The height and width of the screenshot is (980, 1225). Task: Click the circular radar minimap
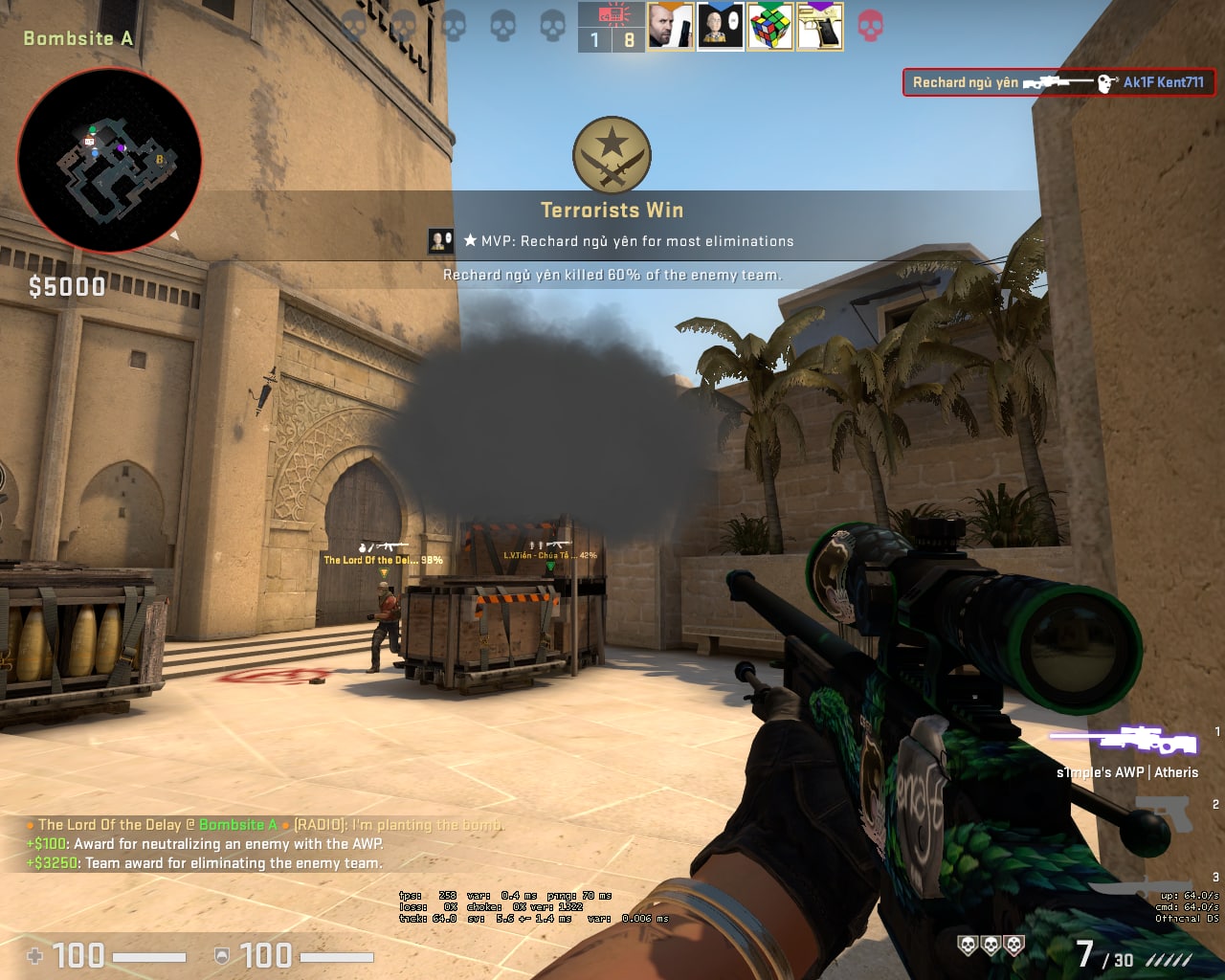point(109,160)
